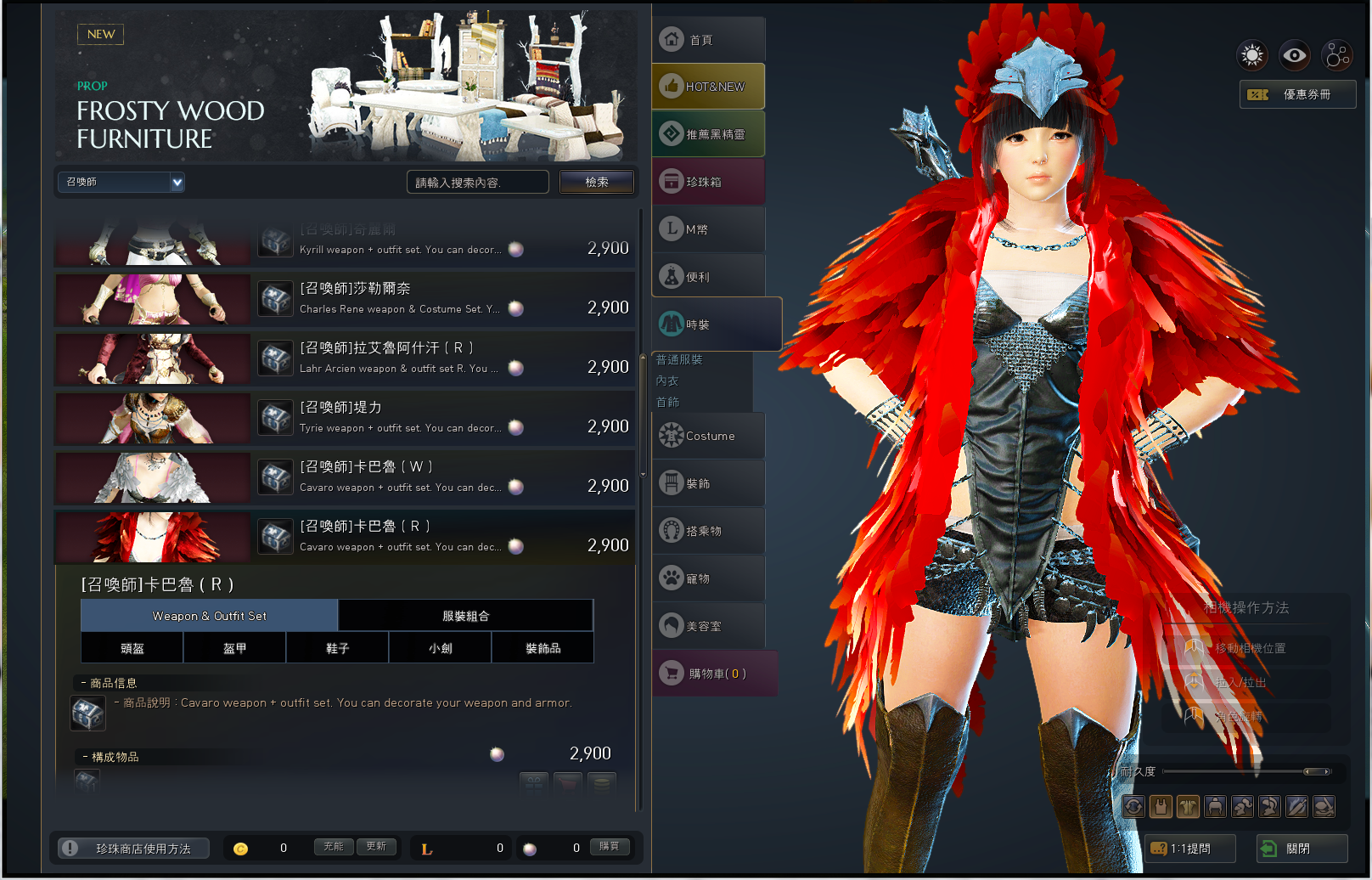Viewport: 1372px width, 880px height.
Task: Open the 召喚師 class dropdown
Action: tap(121, 182)
